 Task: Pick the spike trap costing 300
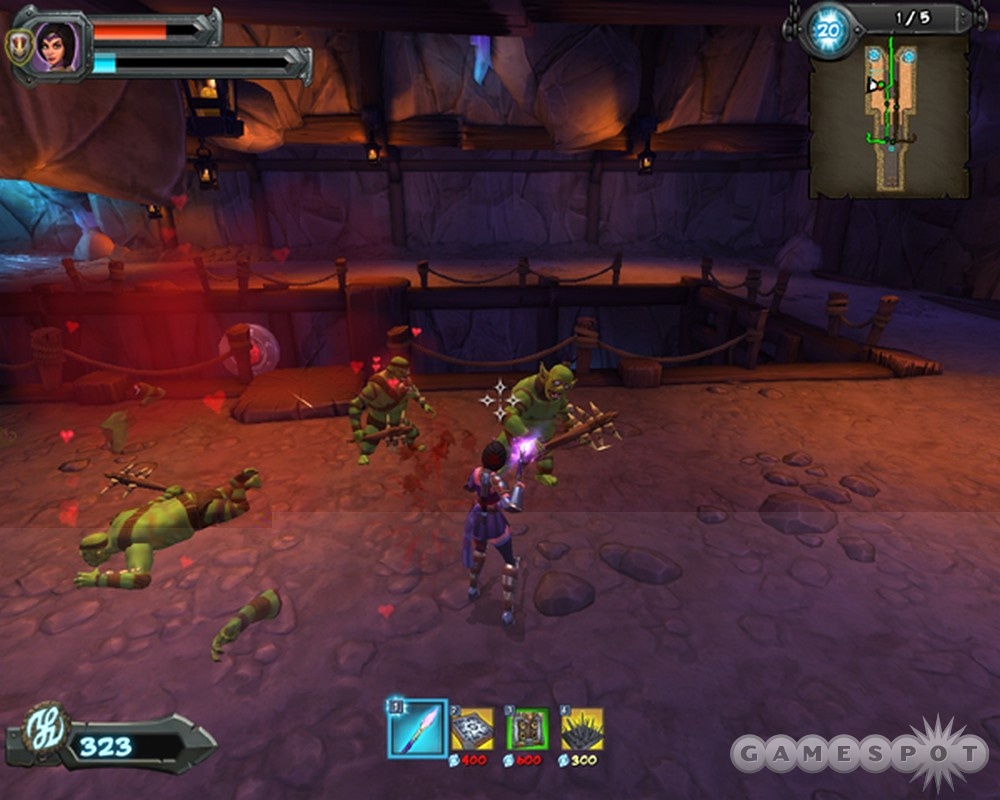[581, 729]
